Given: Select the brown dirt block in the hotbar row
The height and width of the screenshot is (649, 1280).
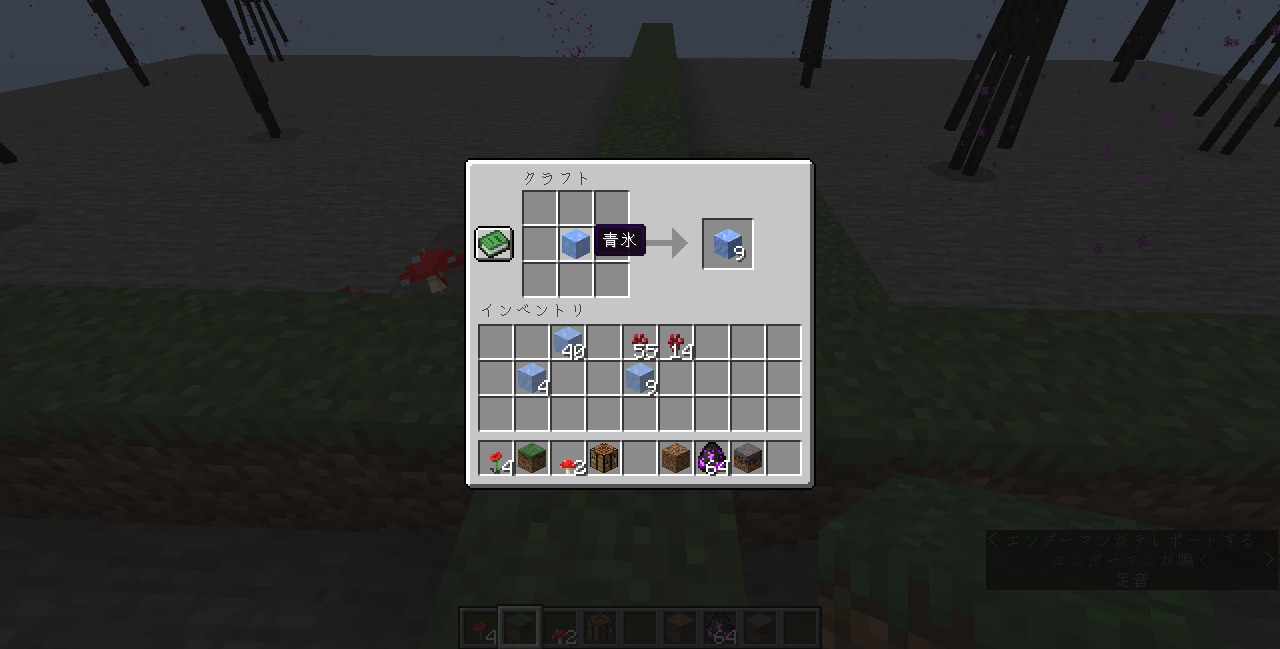Looking at the screenshot, I should pos(676,458).
